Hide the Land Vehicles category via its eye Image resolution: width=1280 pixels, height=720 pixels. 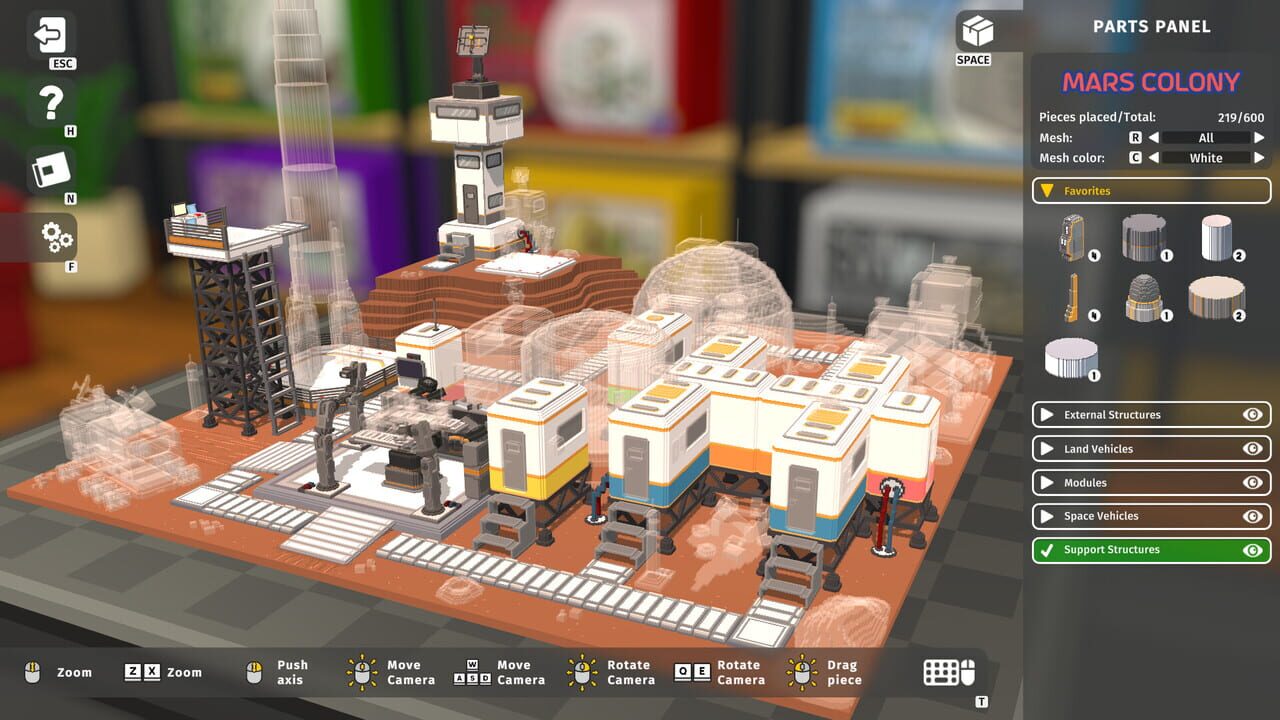click(x=1252, y=448)
